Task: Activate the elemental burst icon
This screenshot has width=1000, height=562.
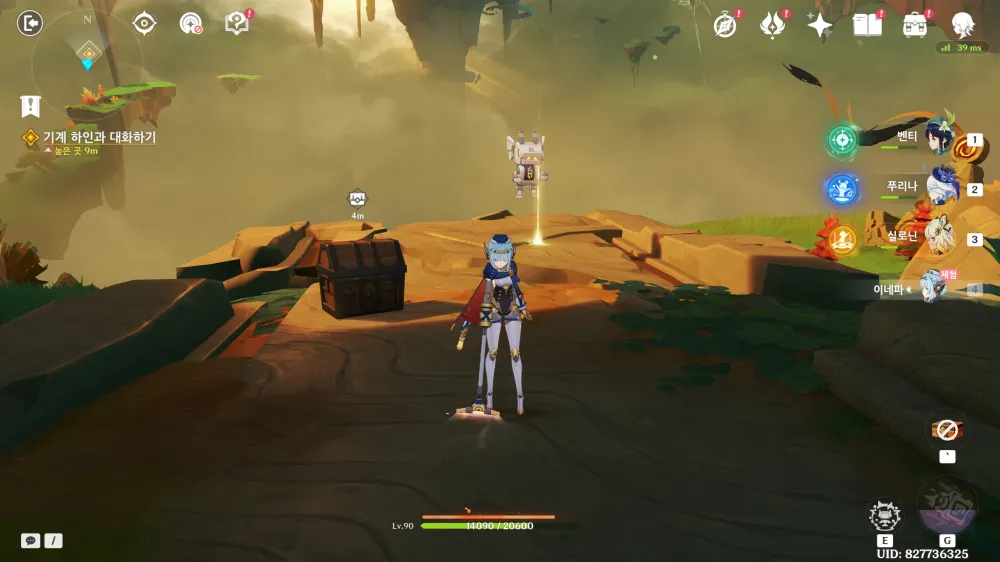Action: (946, 505)
